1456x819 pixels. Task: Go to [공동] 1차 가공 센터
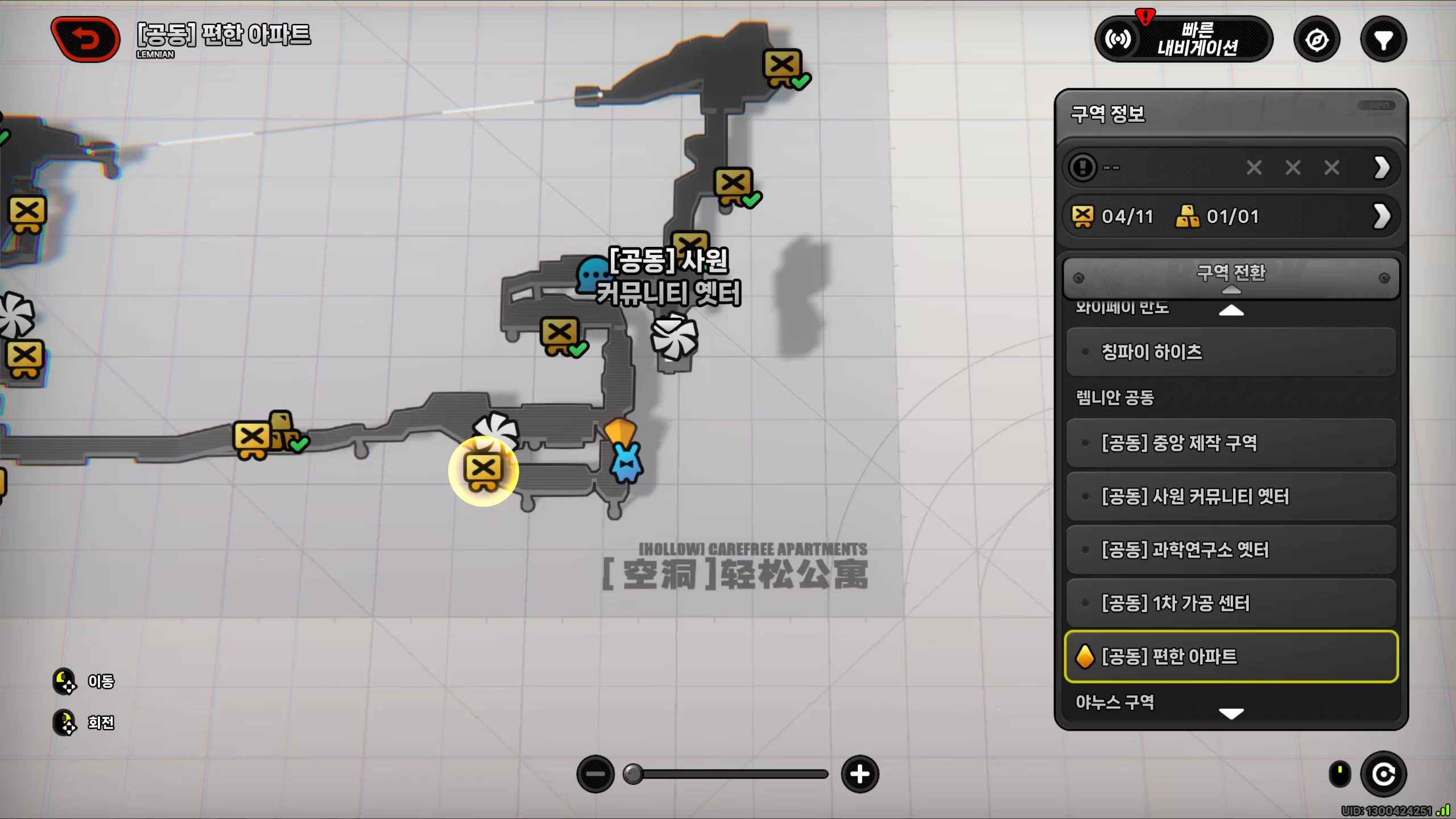point(1231,603)
